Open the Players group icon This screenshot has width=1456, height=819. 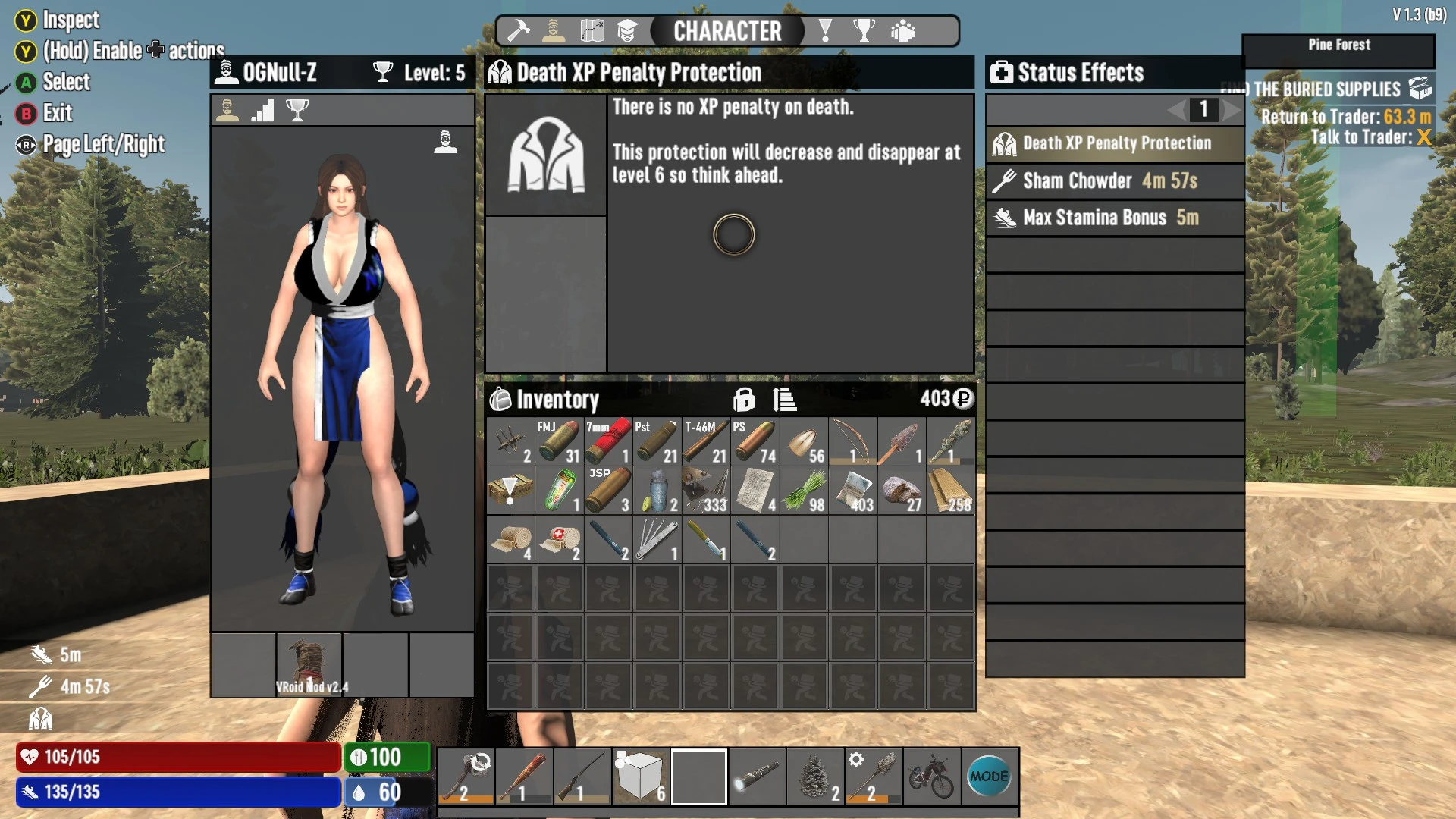pos(902,31)
